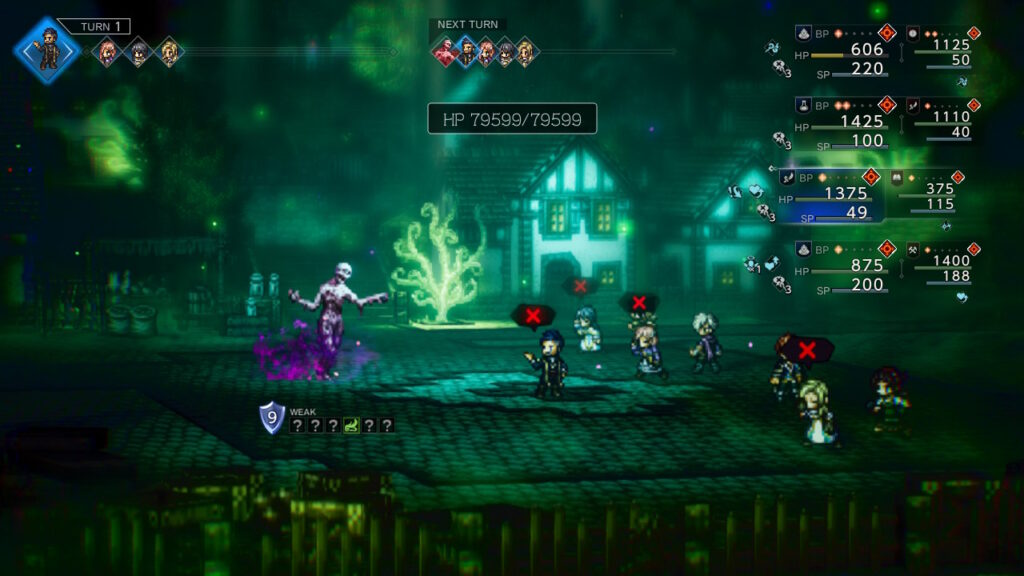Choose the party panel with HP 1425
The height and width of the screenshot is (576, 1024).
tap(845, 123)
